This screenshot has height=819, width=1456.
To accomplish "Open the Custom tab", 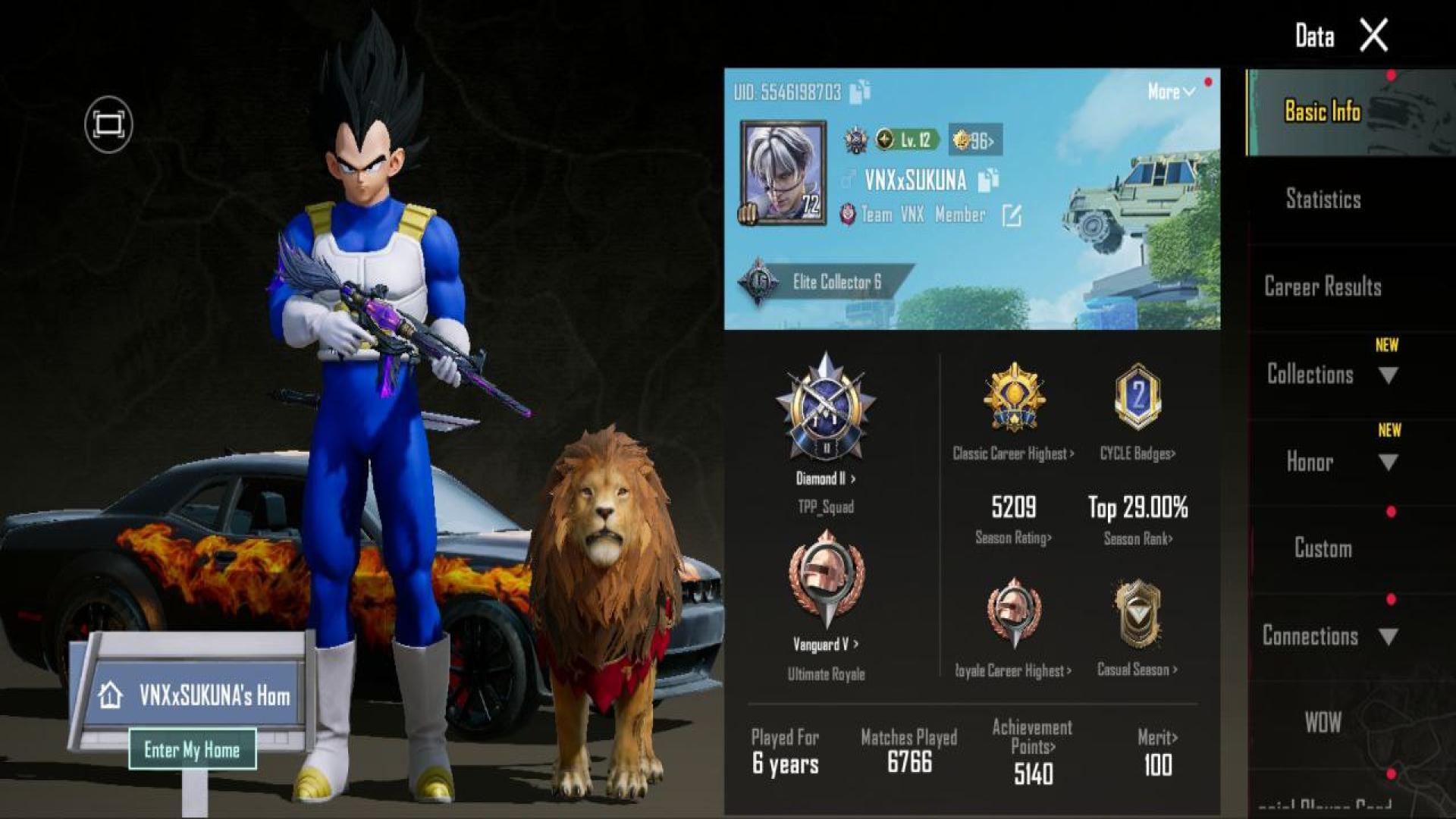I will [1323, 549].
